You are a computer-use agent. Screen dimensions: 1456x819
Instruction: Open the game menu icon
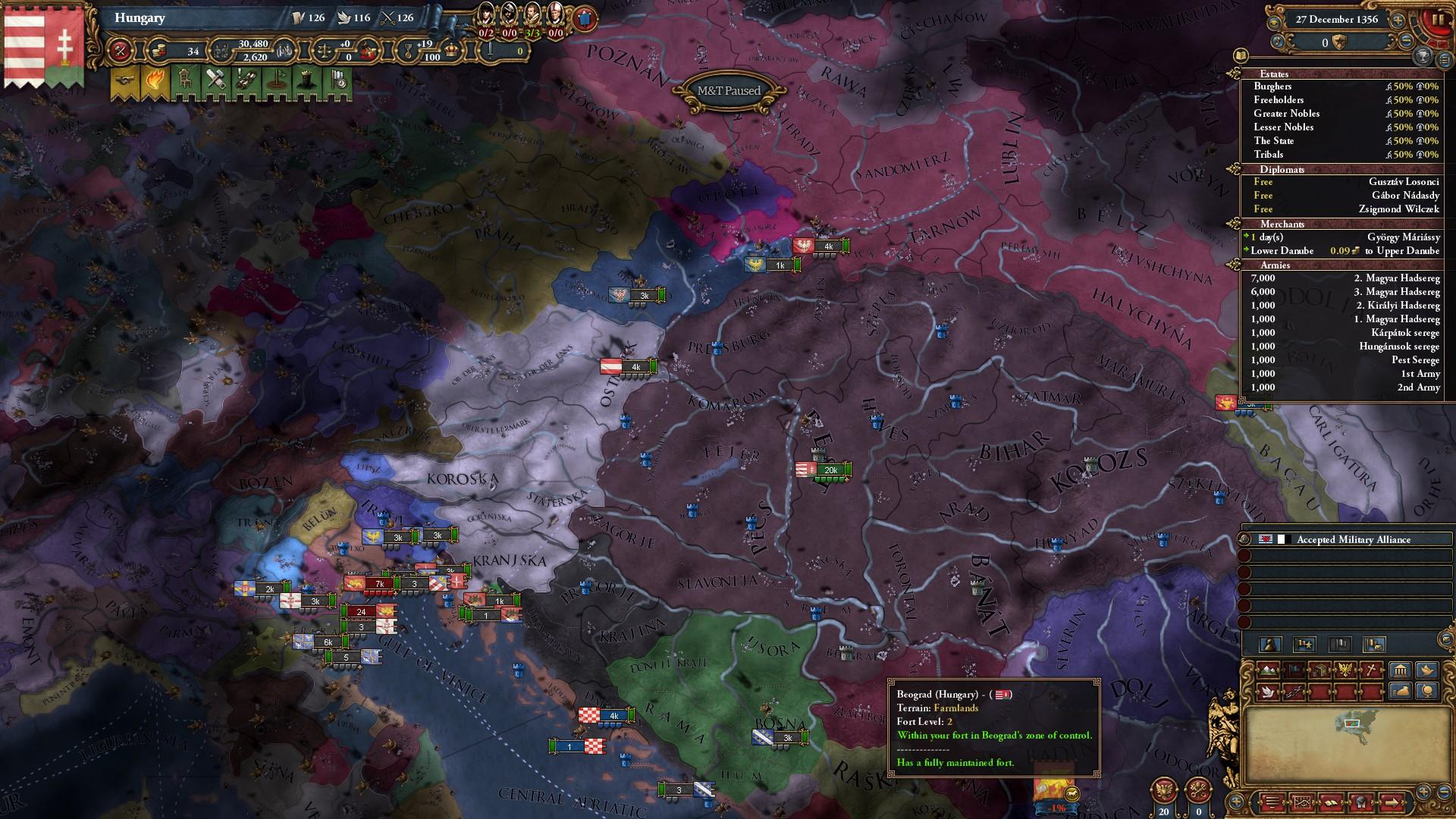pyautogui.click(x=1273, y=802)
